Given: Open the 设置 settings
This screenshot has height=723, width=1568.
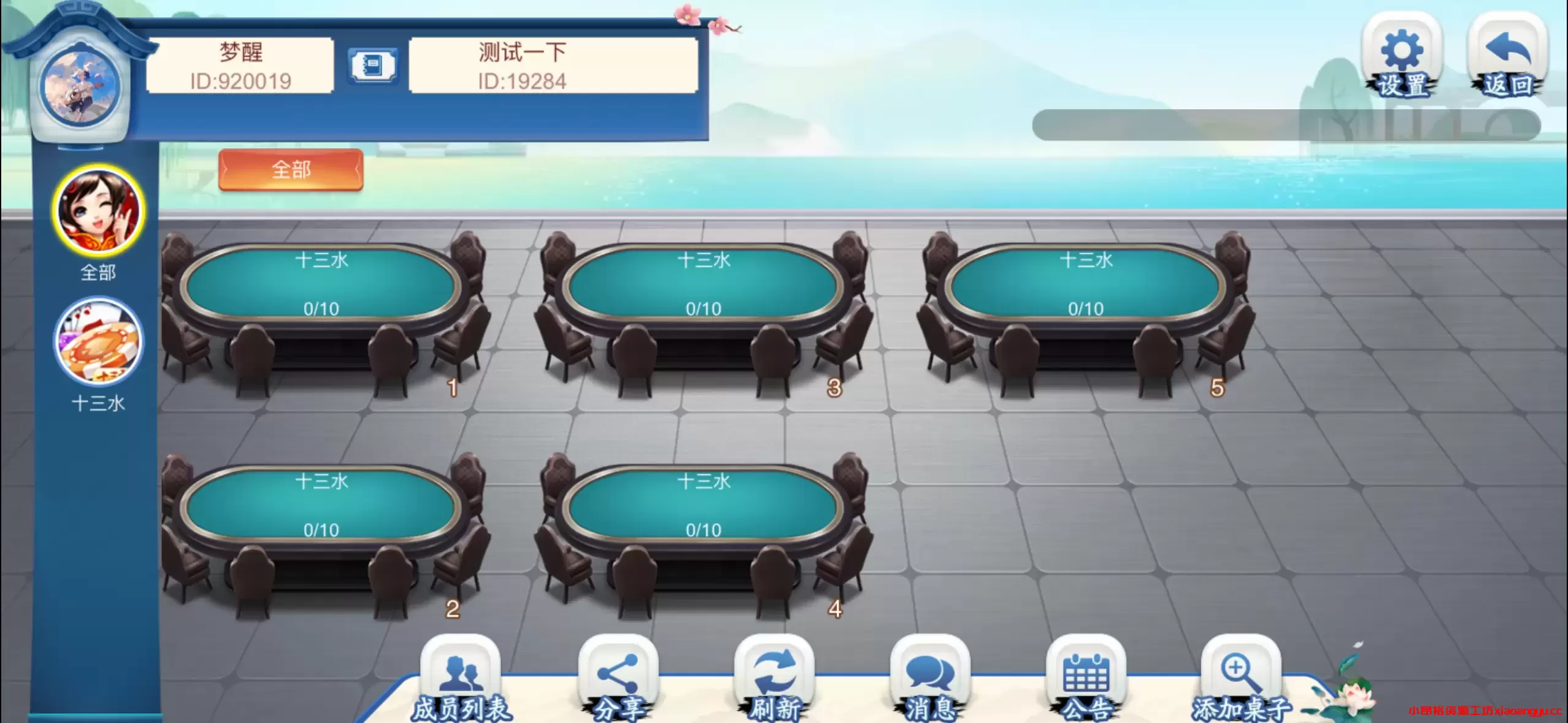Looking at the screenshot, I should pyautogui.click(x=1402, y=52).
